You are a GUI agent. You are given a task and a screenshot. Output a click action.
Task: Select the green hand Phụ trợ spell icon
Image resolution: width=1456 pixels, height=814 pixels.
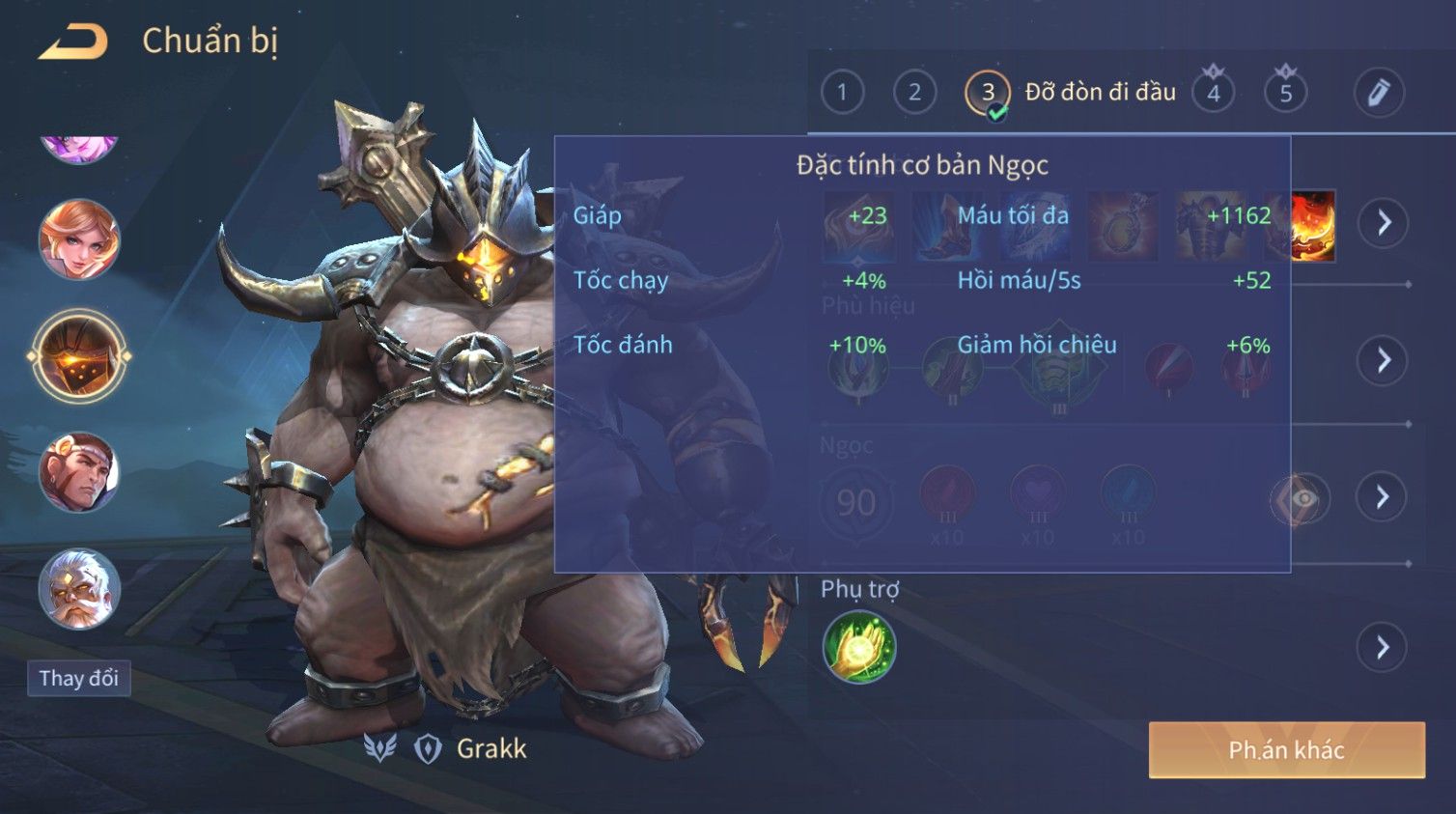click(858, 647)
